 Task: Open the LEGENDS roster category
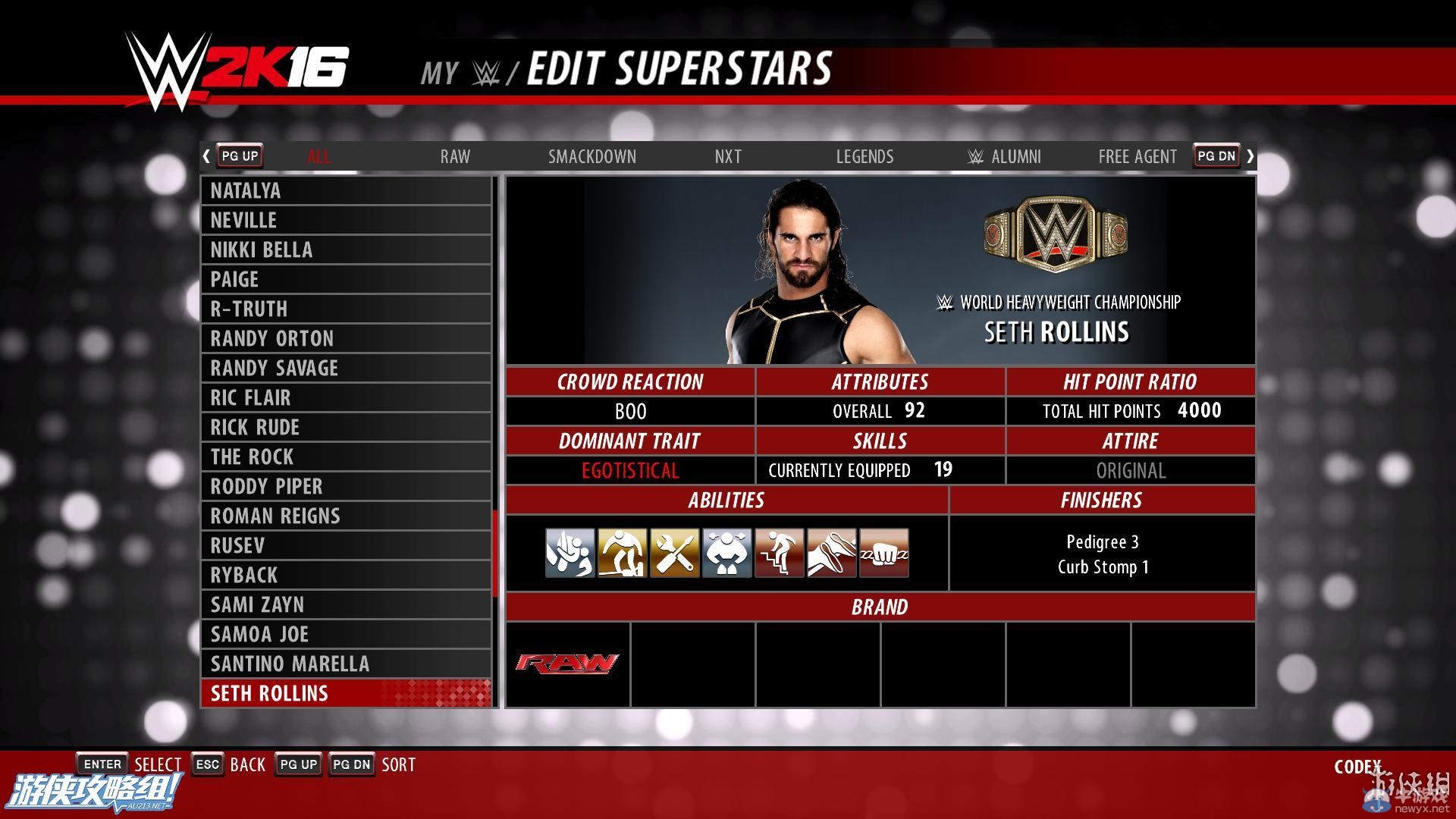pos(864,156)
